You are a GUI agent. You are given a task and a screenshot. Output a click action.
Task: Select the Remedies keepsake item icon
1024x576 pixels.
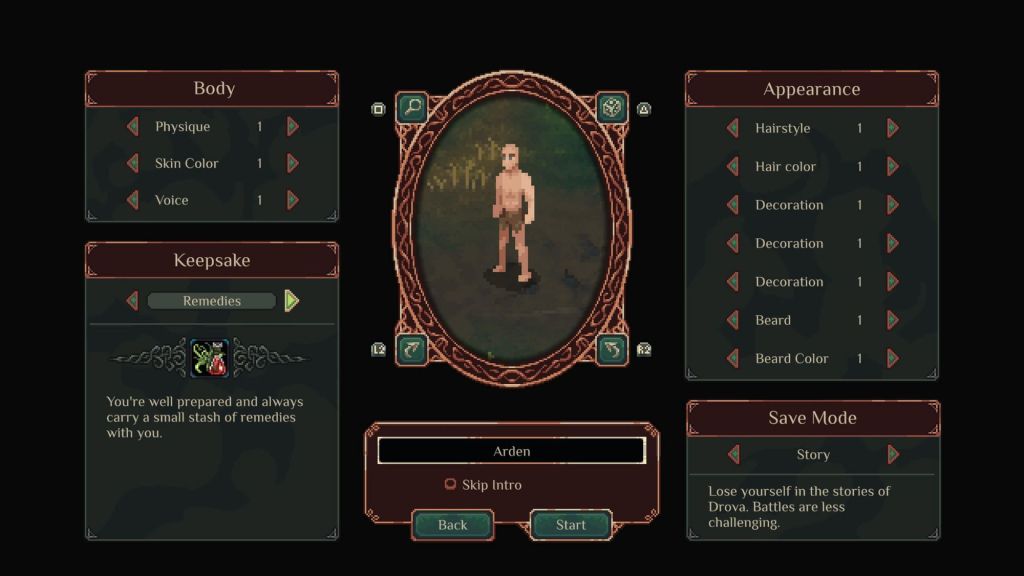(210, 359)
